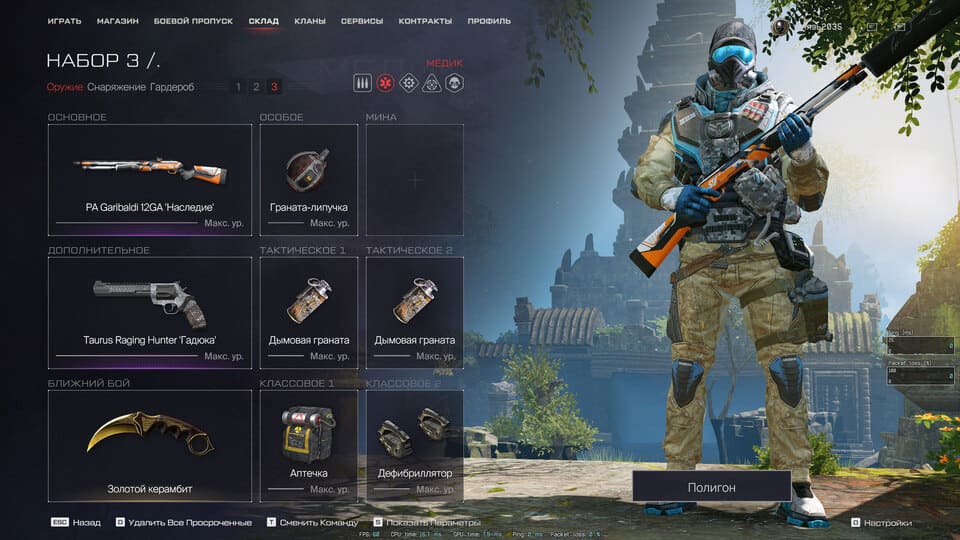960x540 pixels.
Task: Open the Профиль page
Action: (488, 21)
